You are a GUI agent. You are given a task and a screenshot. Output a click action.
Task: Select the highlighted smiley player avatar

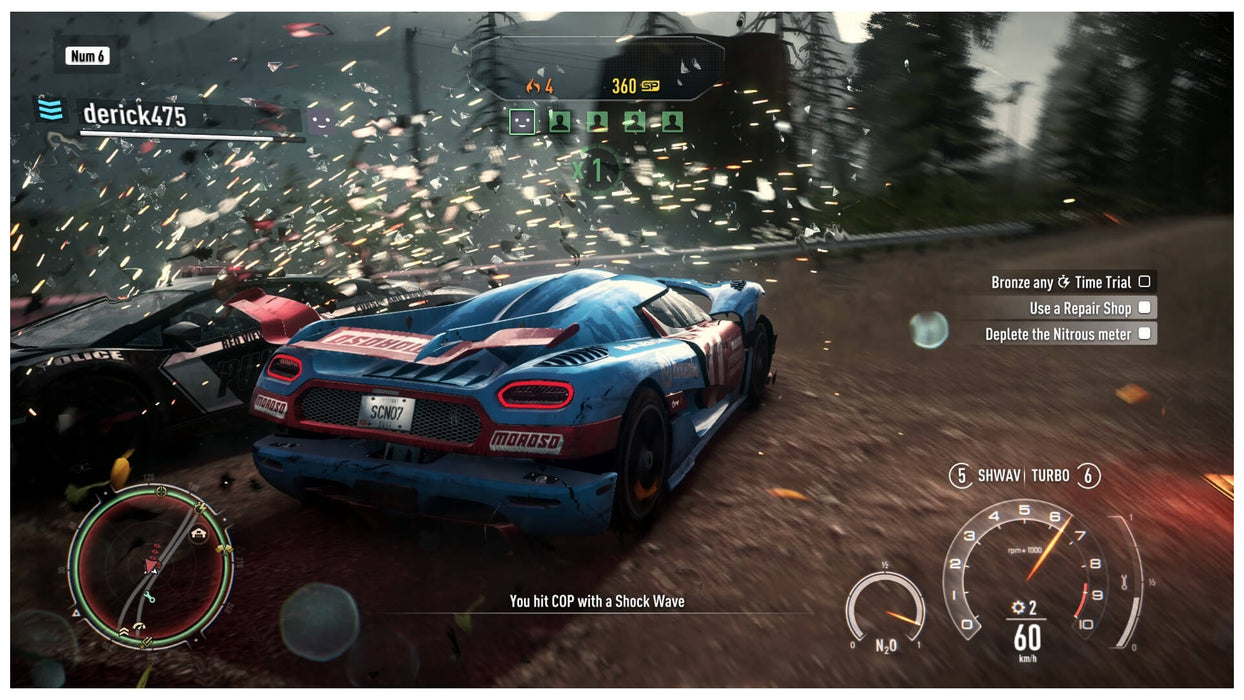(x=522, y=122)
